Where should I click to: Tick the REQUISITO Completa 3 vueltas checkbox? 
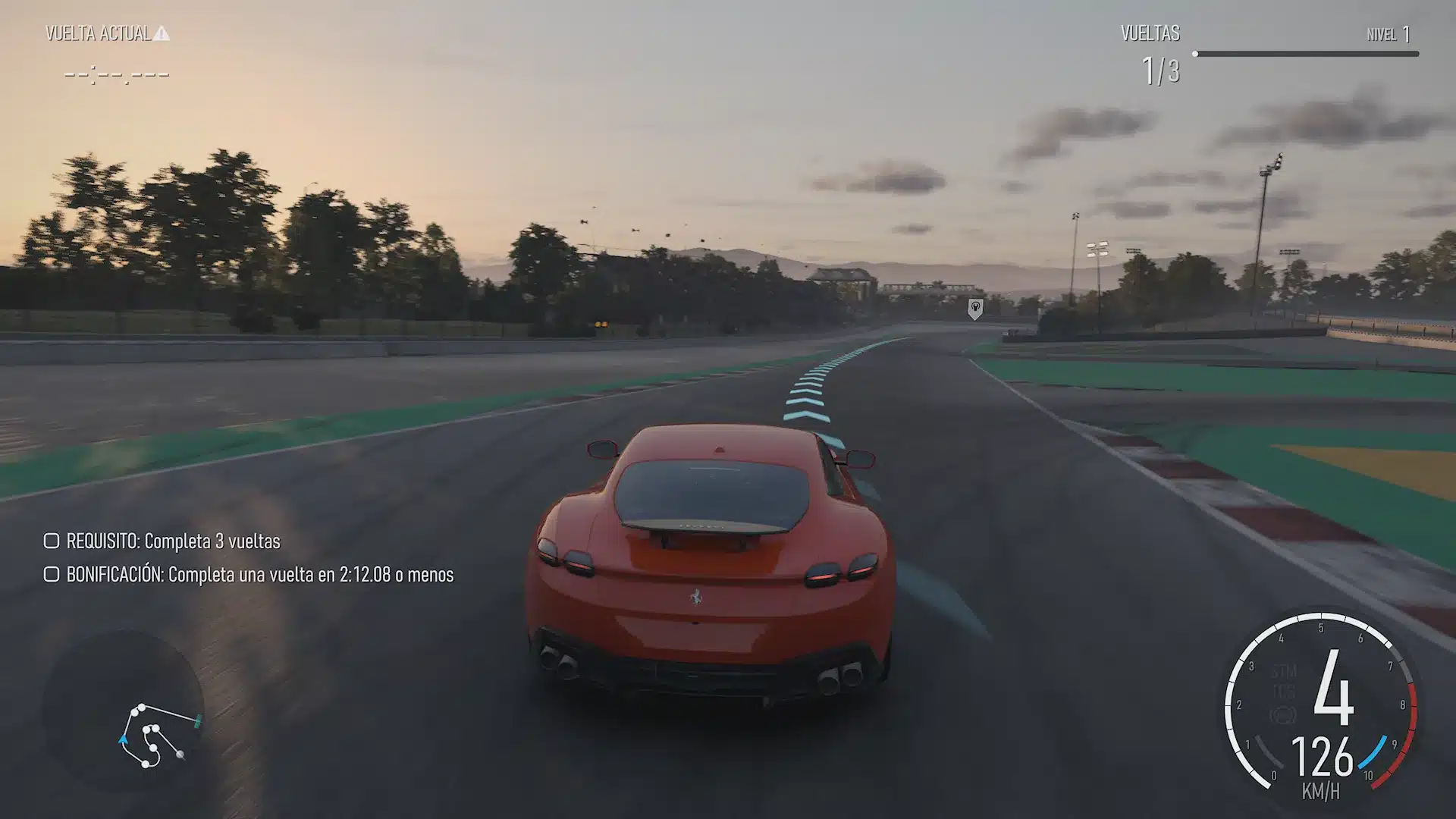[x=52, y=541]
